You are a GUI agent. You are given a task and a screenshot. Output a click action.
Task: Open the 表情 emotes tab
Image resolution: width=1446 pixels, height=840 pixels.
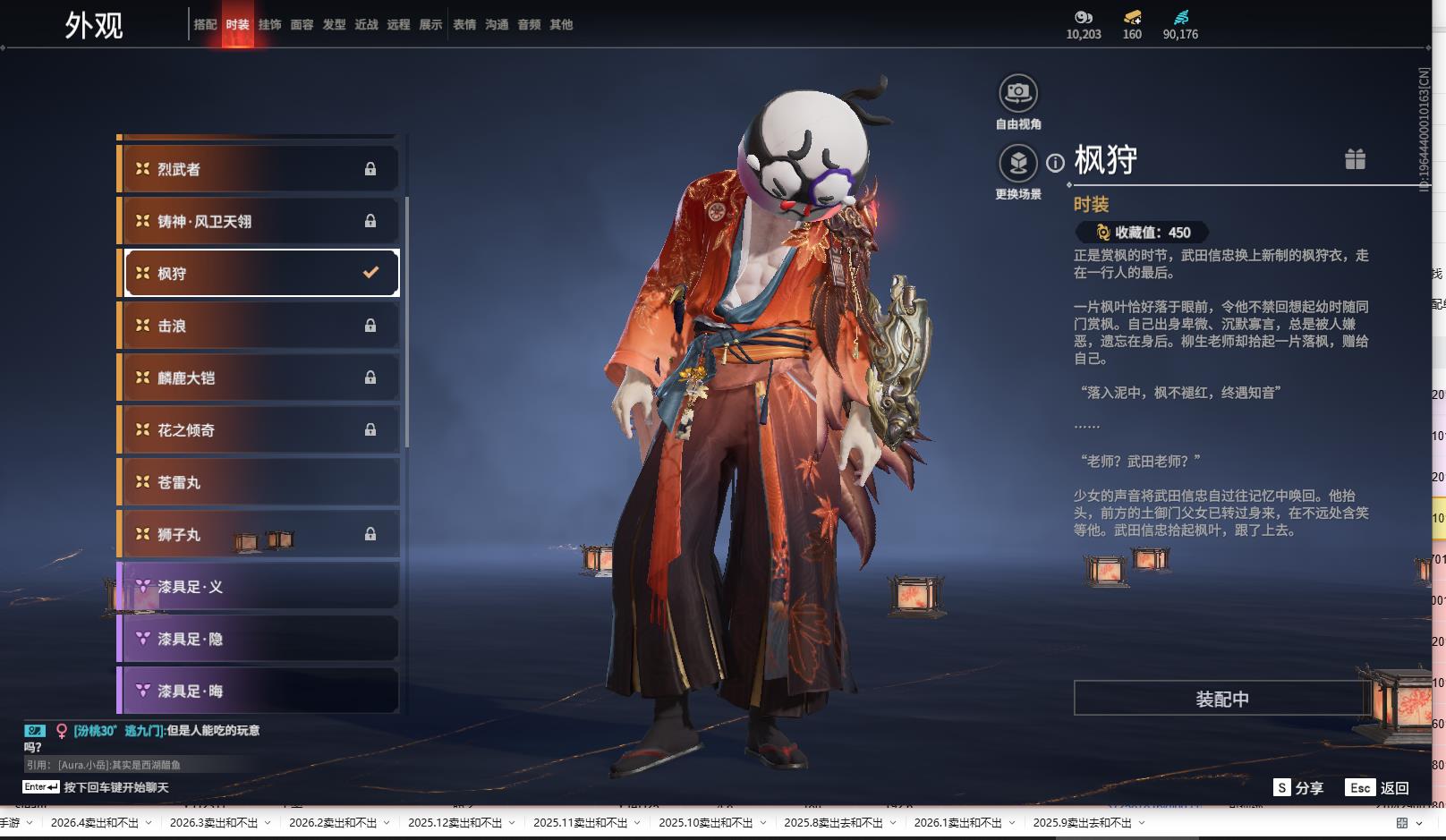point(464,25)
